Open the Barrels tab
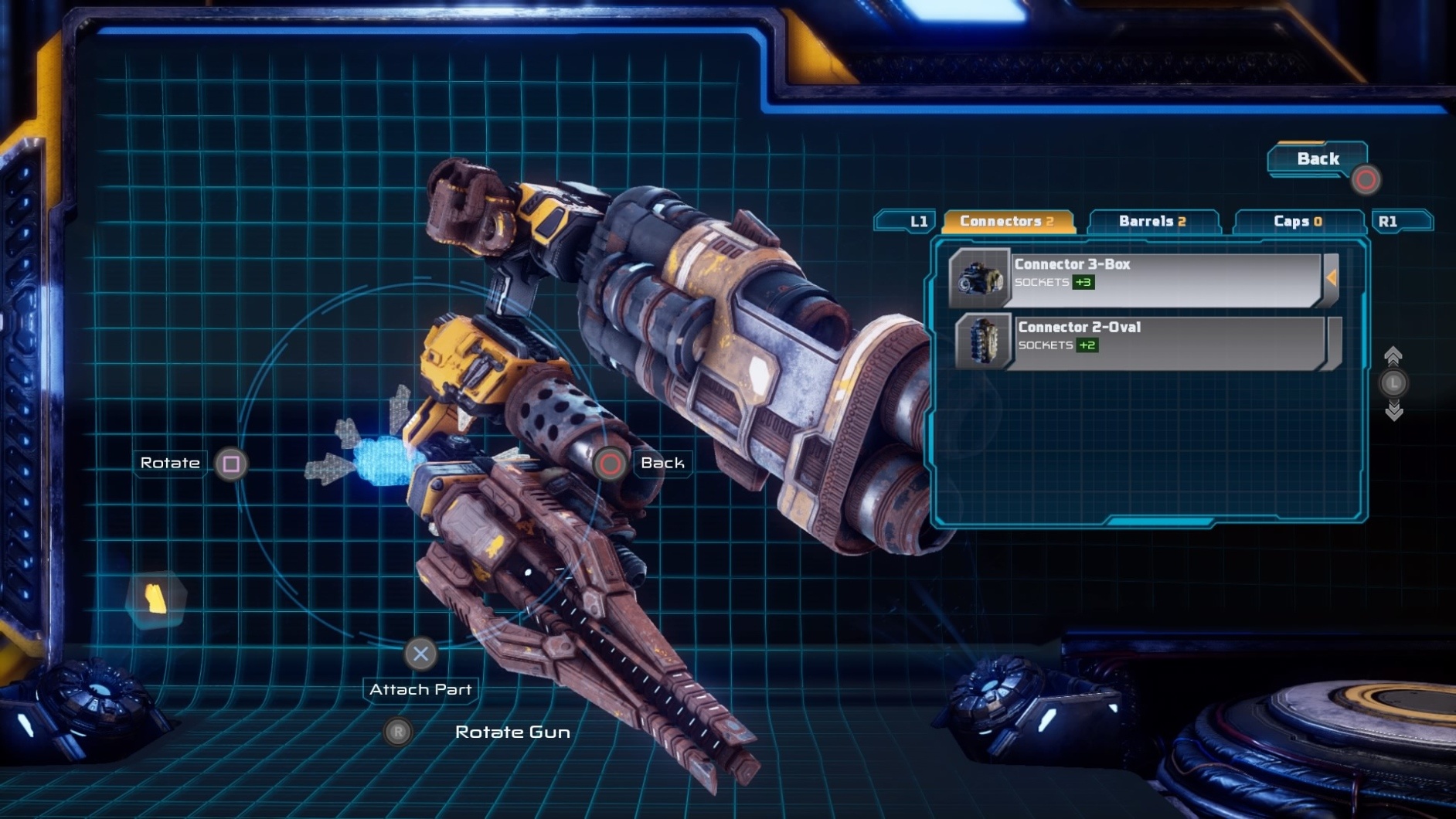1456x819 pixels. pyautogui.click(x=1152, y=222)
